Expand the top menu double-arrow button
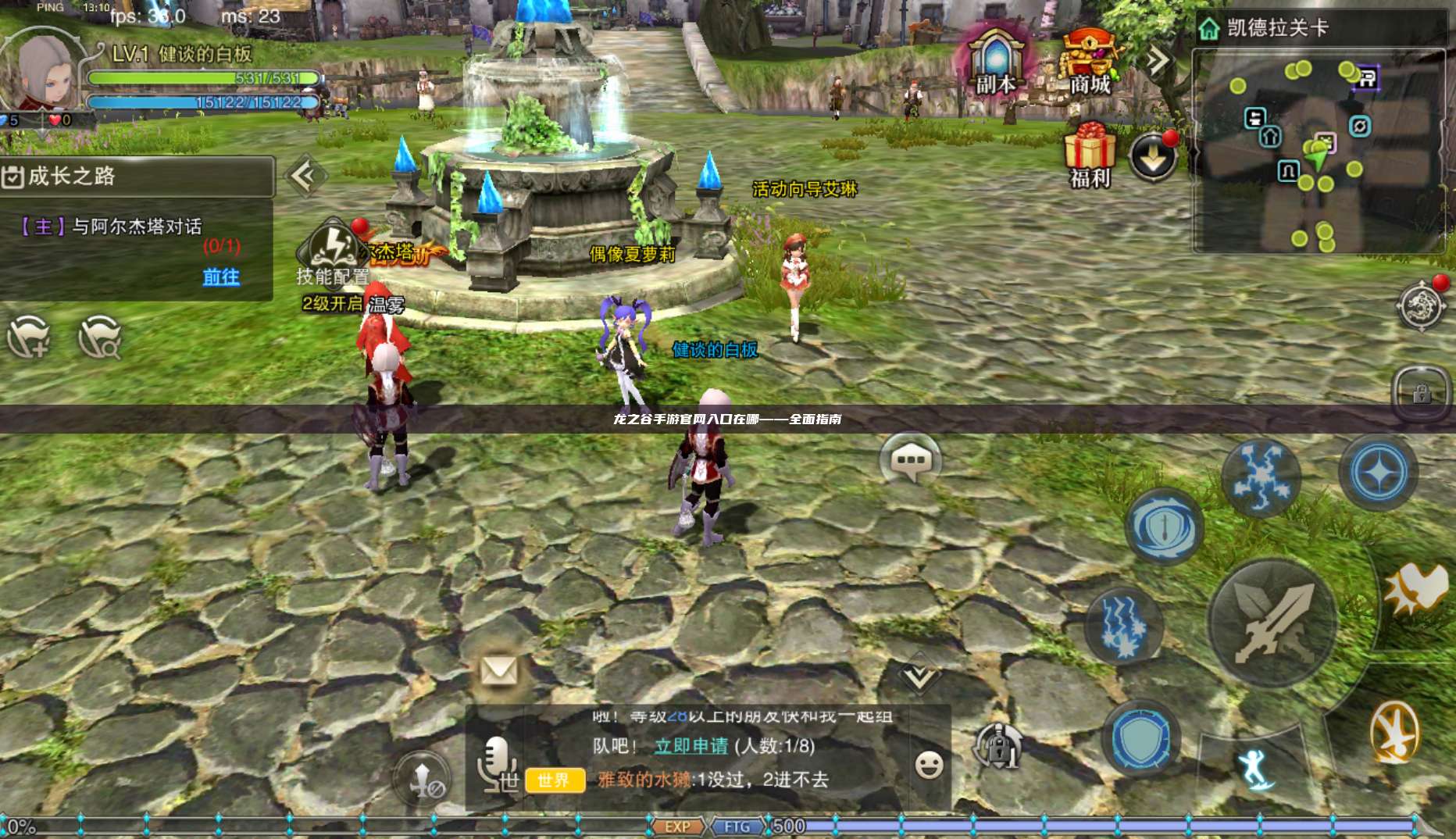This screenshot has height=839, width=1456. click(1158, 59)
